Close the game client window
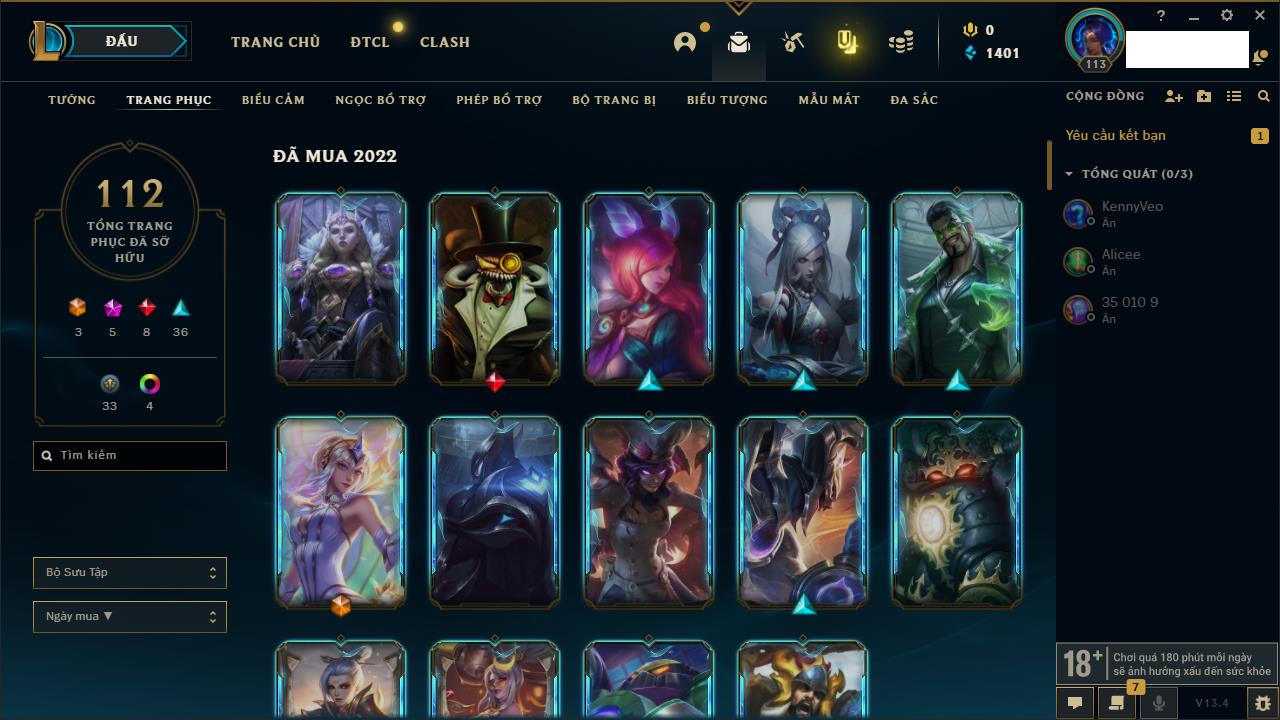The width and height of the screenshot is (1280, 720). coord(1259,16)
